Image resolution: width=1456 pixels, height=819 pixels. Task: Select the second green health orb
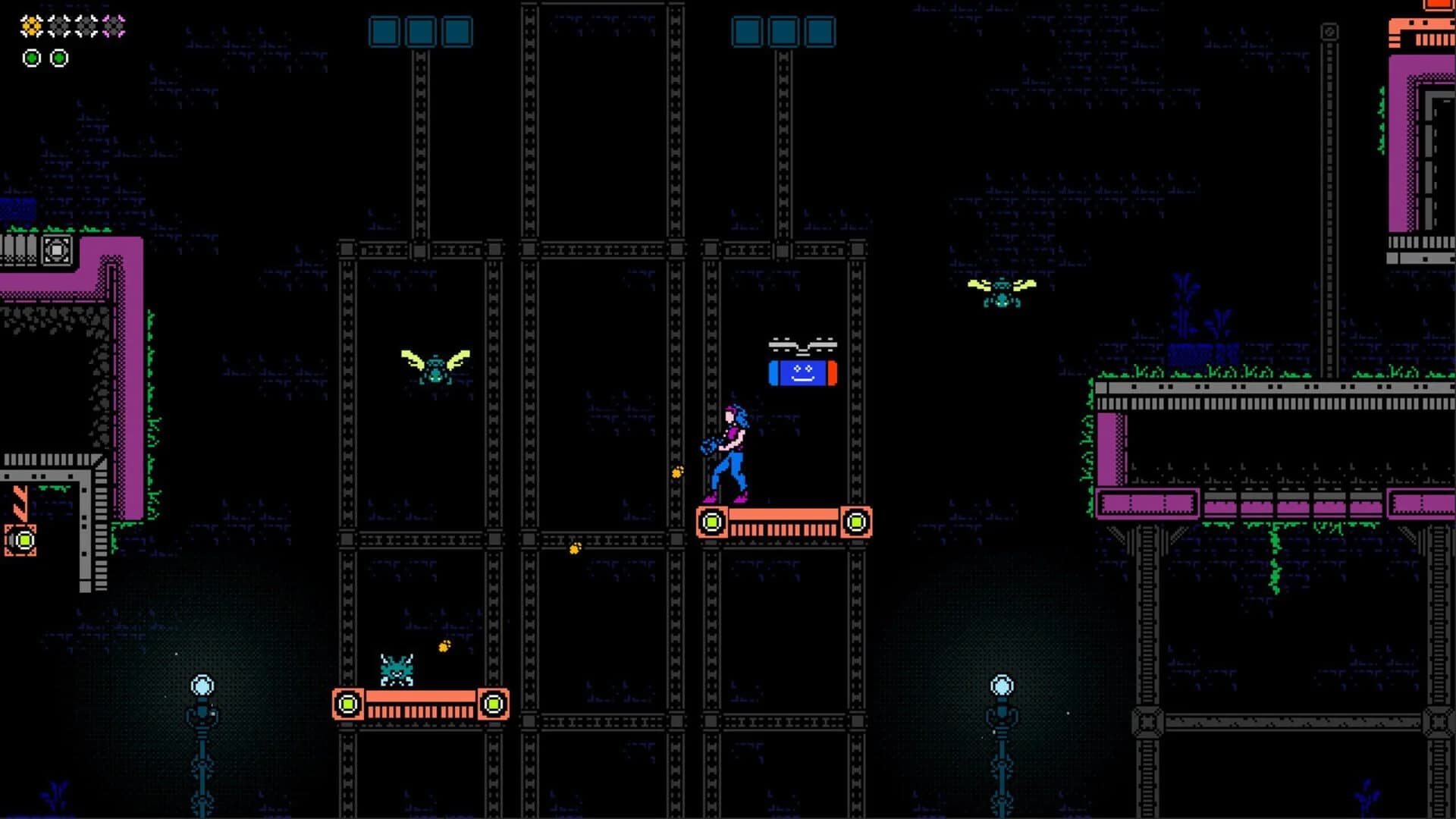point(59,57)
